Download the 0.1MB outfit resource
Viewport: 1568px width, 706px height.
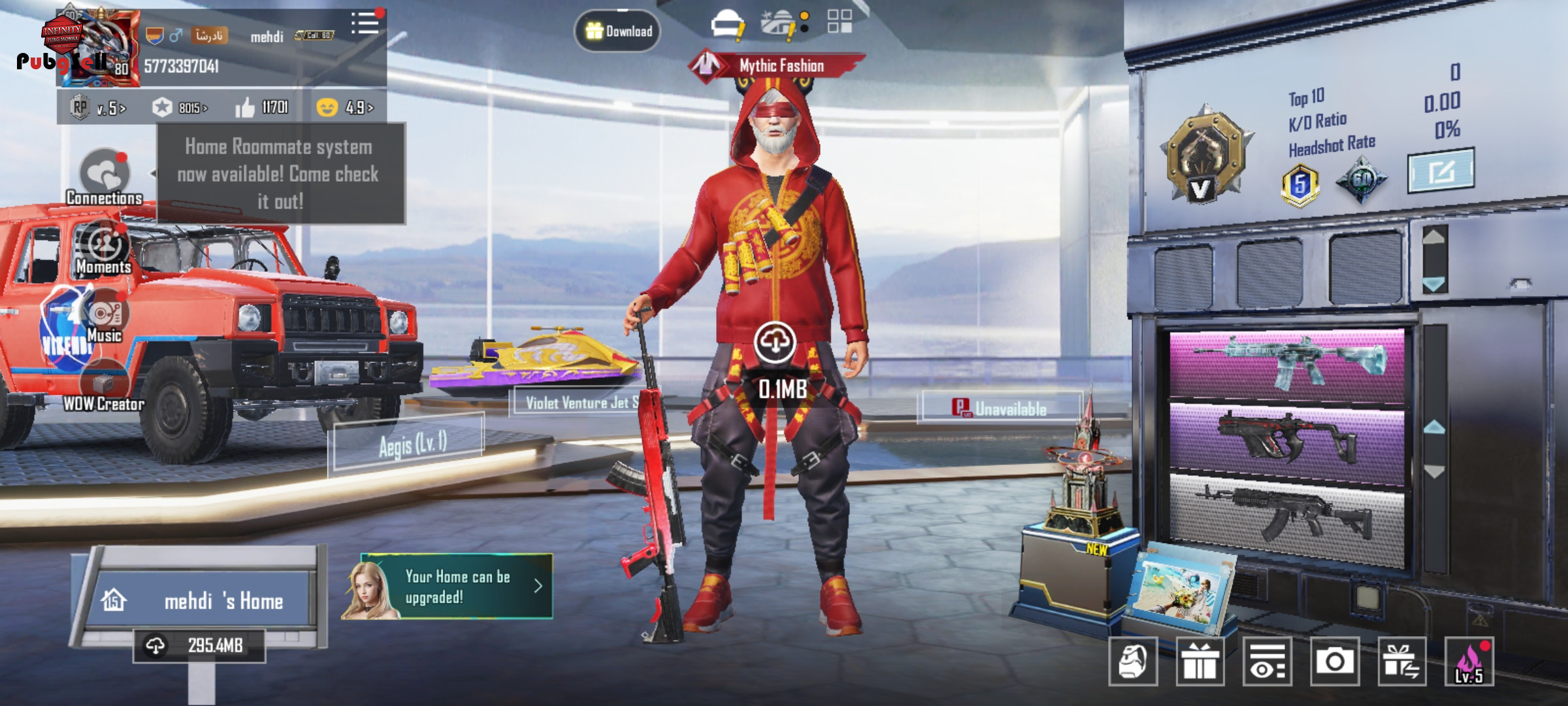point(775,342)
